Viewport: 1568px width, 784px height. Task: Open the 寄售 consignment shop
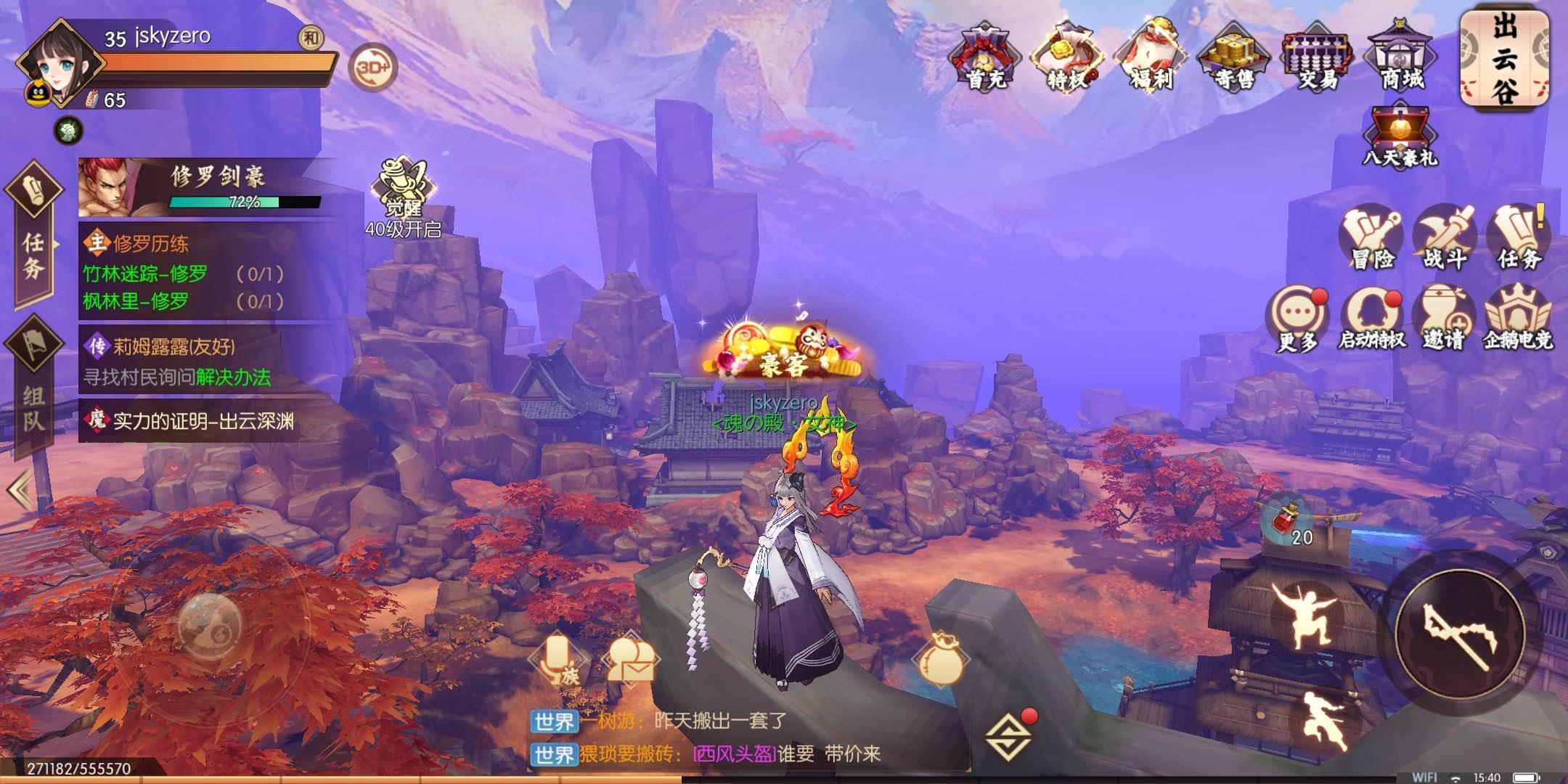(1235, 57)
